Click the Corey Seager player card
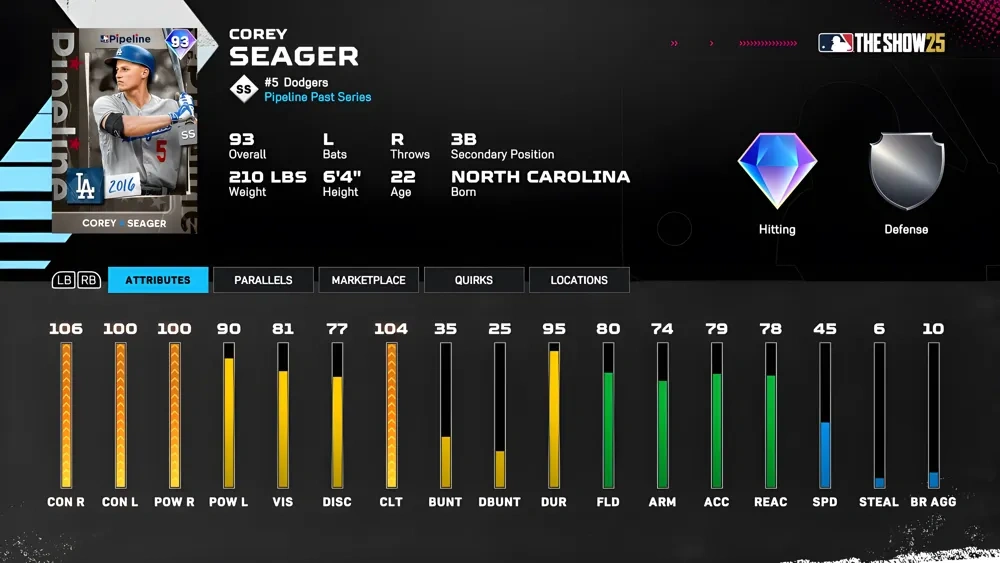This screenshot has width=1000, height=563. pos(125,131)
